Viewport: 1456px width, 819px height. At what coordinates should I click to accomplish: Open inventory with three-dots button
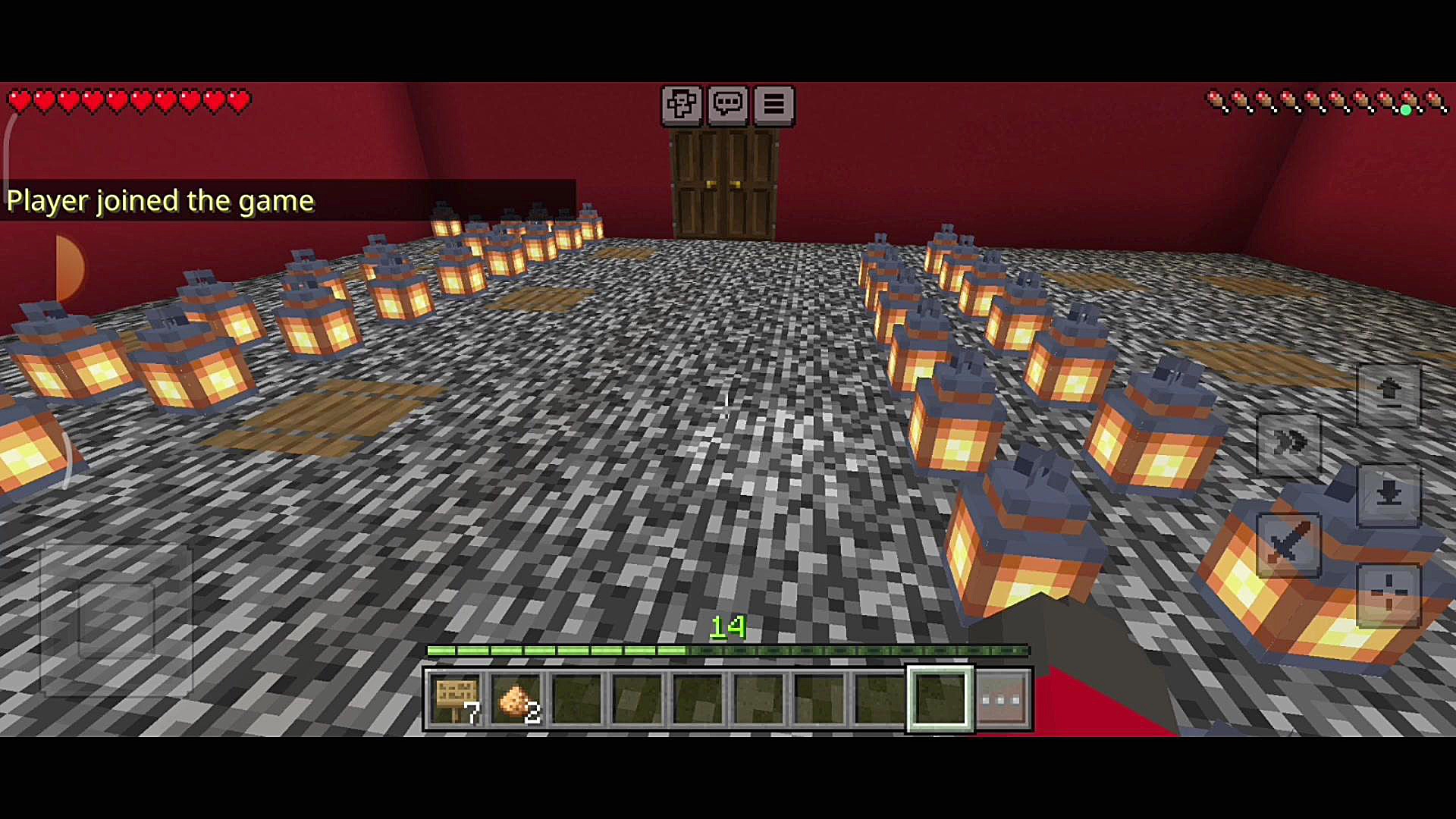(x=1003, y=698)
